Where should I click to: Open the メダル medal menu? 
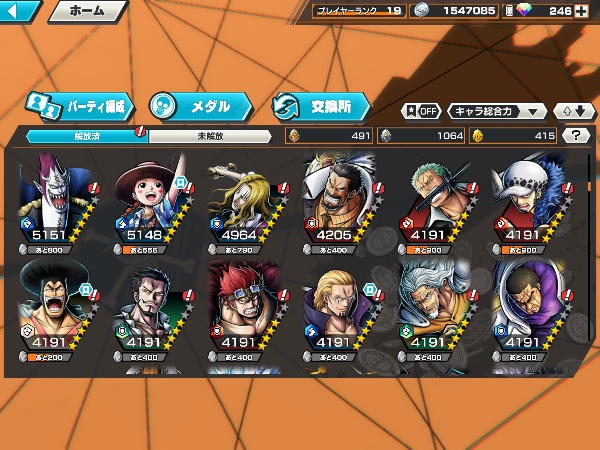[200, 105]
